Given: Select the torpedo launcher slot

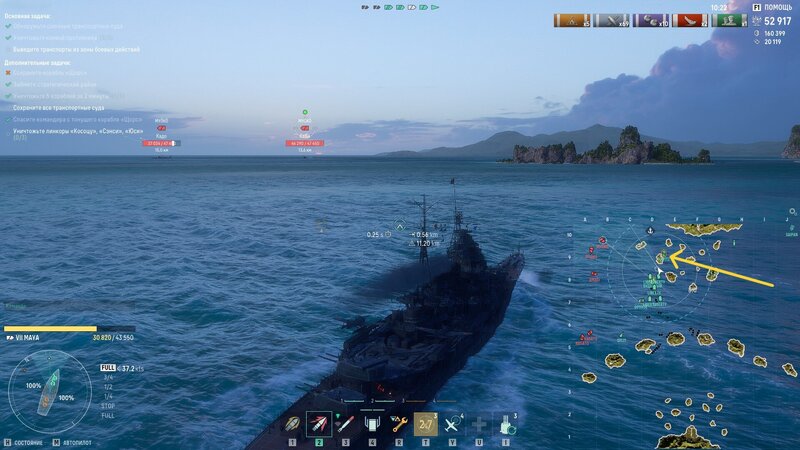Looking at the screenshot, I should (x=345, y=423).
